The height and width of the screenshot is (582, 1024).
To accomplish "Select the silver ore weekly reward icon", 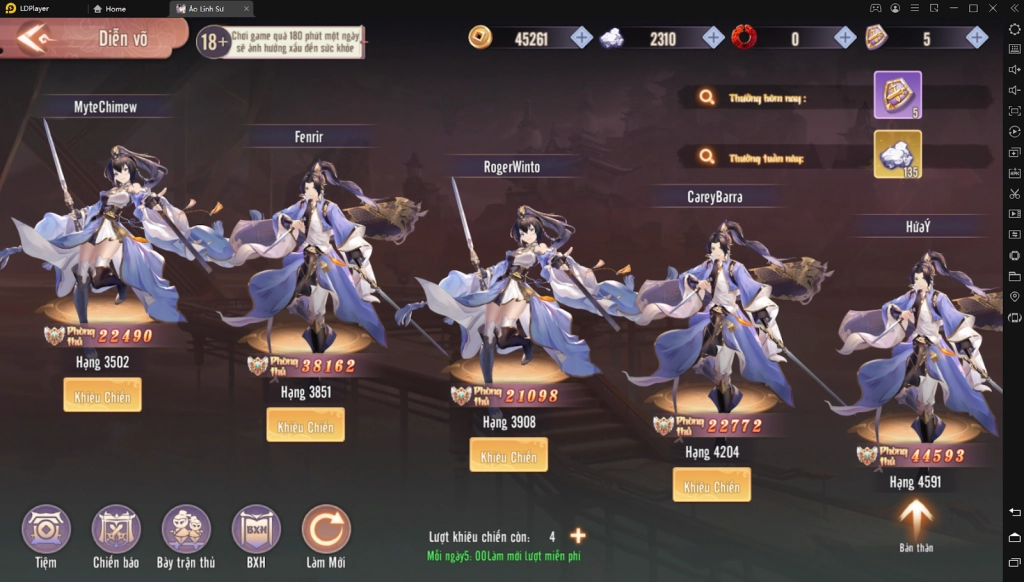I will 897,154.
